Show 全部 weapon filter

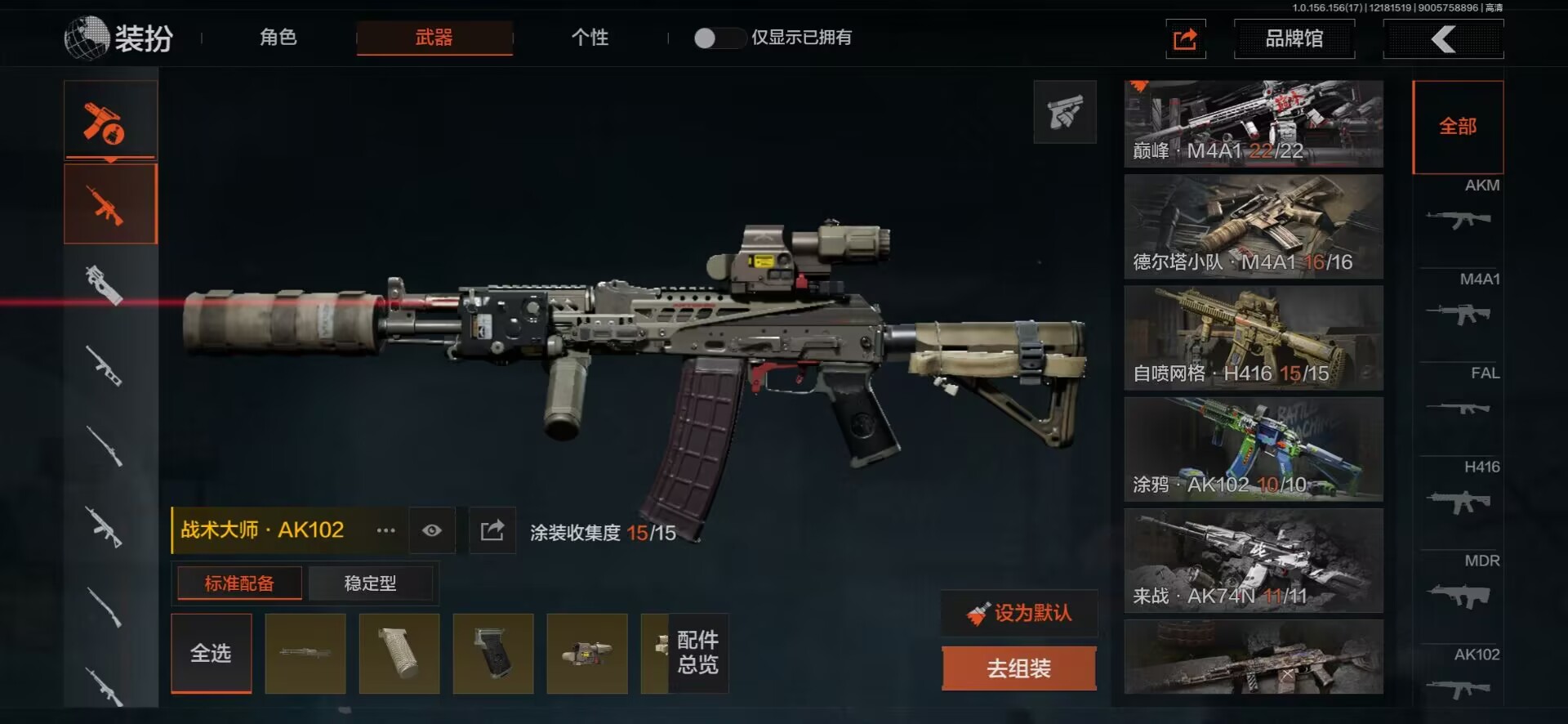coord(1458,127)
